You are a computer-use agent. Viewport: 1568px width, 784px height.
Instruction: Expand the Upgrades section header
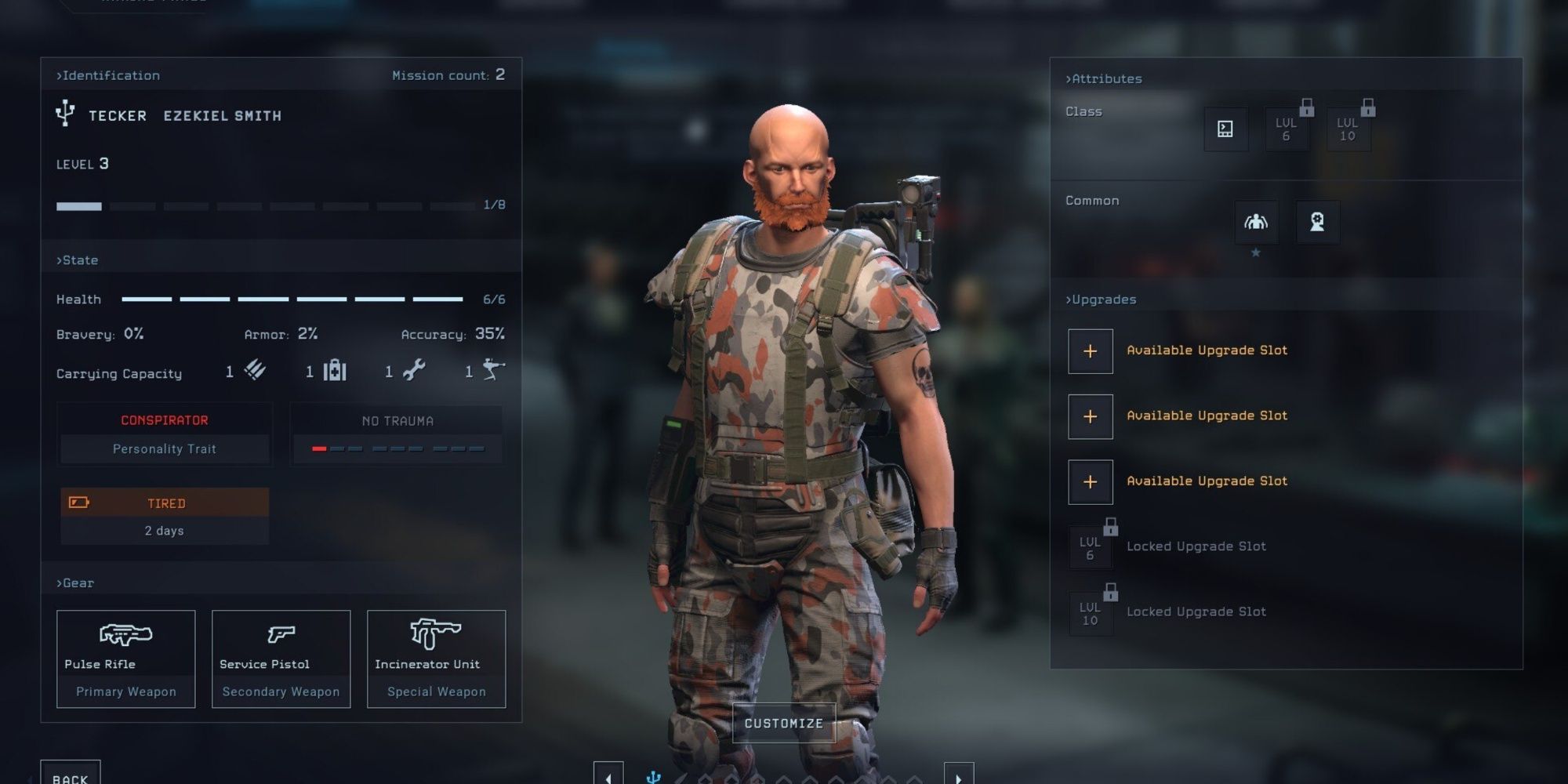point(1101,299)
